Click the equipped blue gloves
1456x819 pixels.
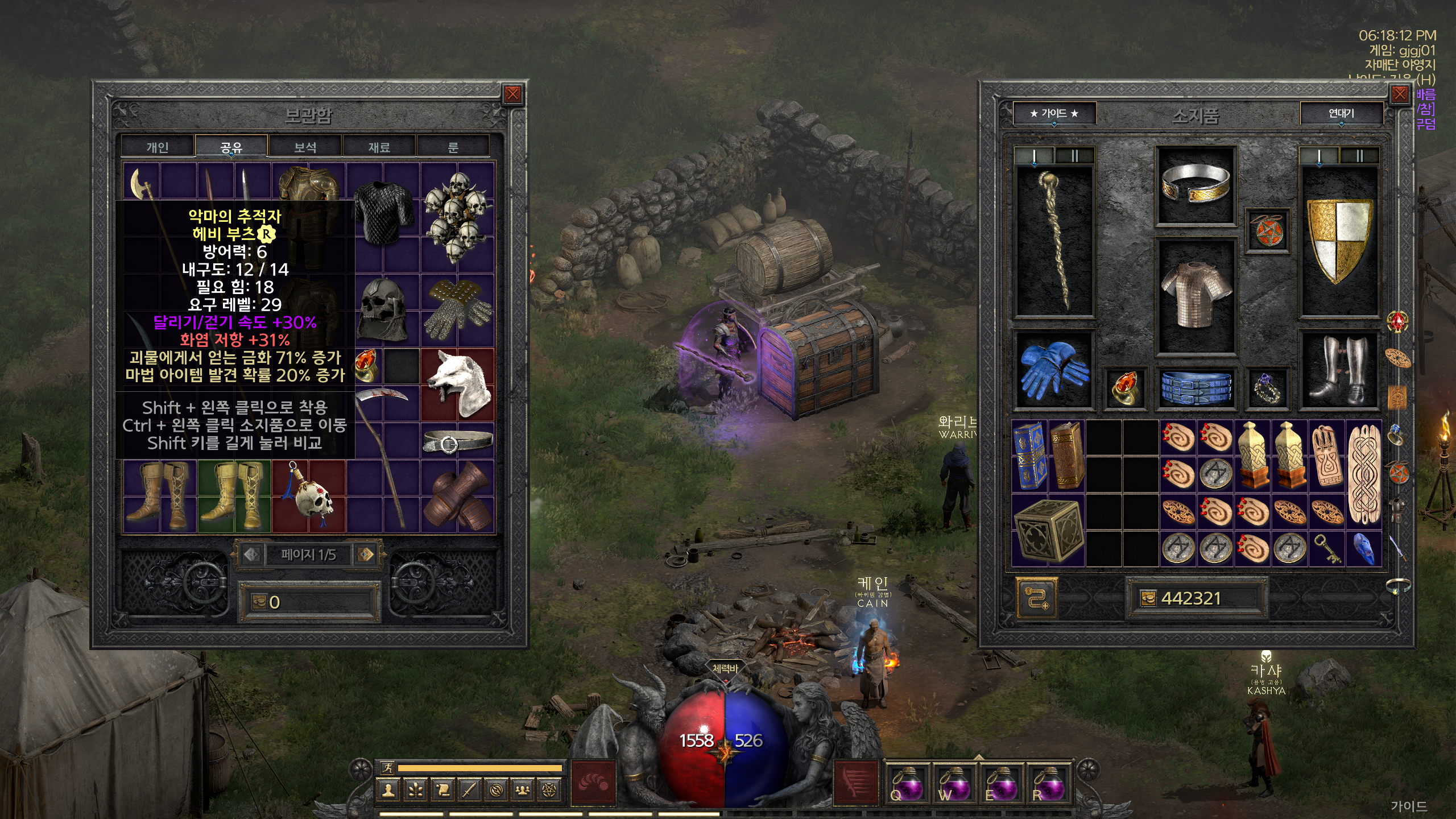pos(1054,370)
